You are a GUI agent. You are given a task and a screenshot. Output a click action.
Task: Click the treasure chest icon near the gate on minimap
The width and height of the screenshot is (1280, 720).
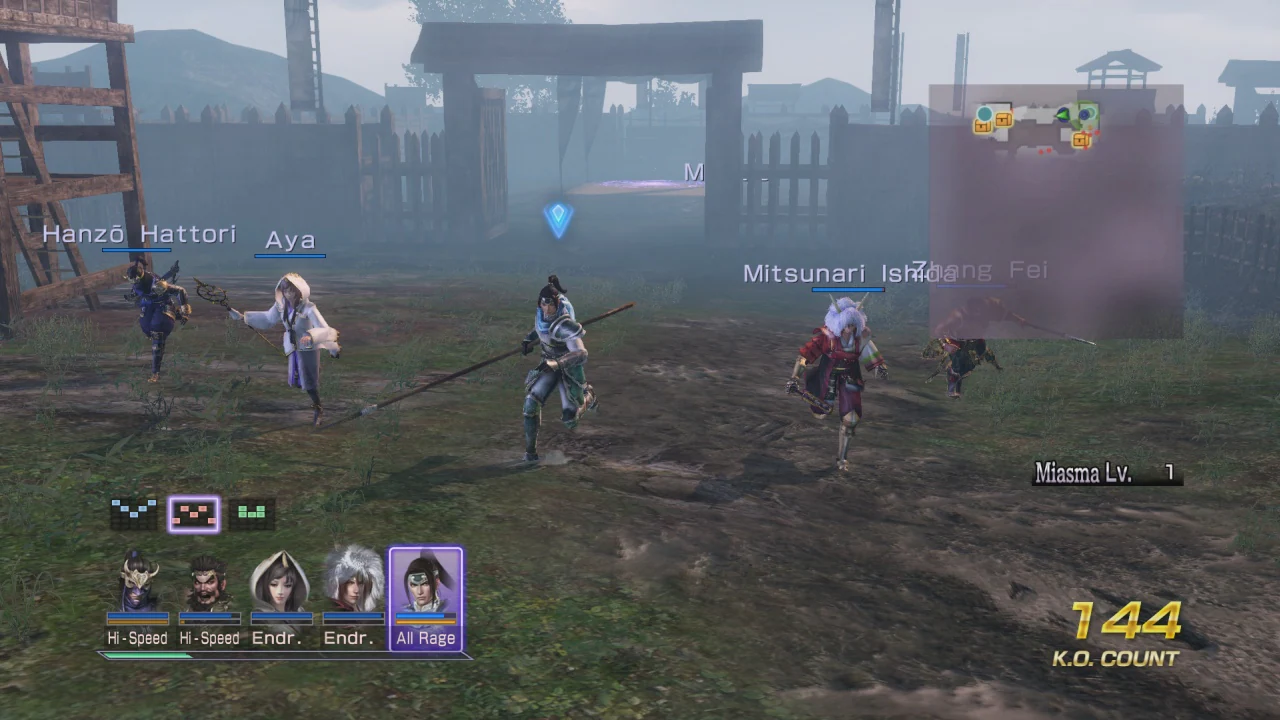click(1081, 139)
